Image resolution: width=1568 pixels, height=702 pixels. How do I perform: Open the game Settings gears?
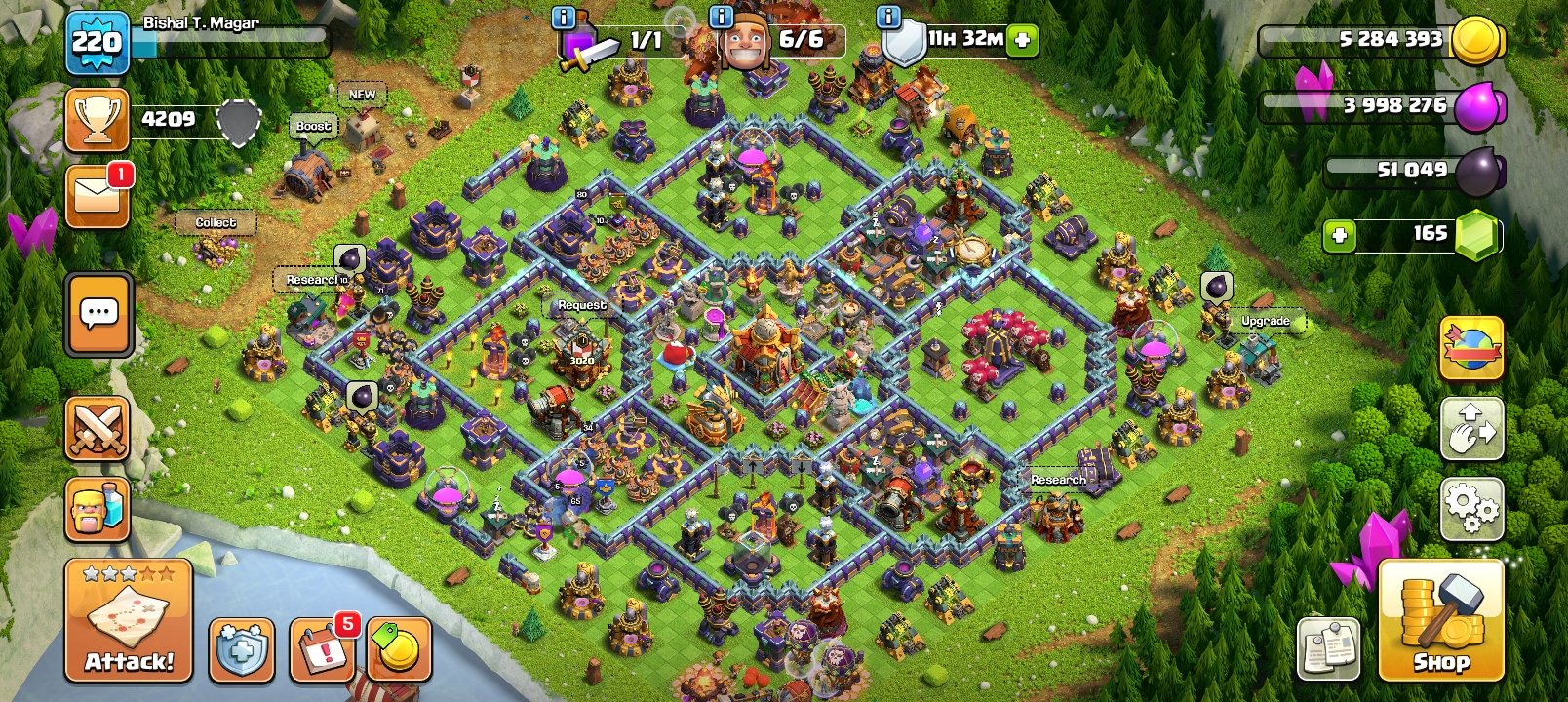coord(1470,507)
